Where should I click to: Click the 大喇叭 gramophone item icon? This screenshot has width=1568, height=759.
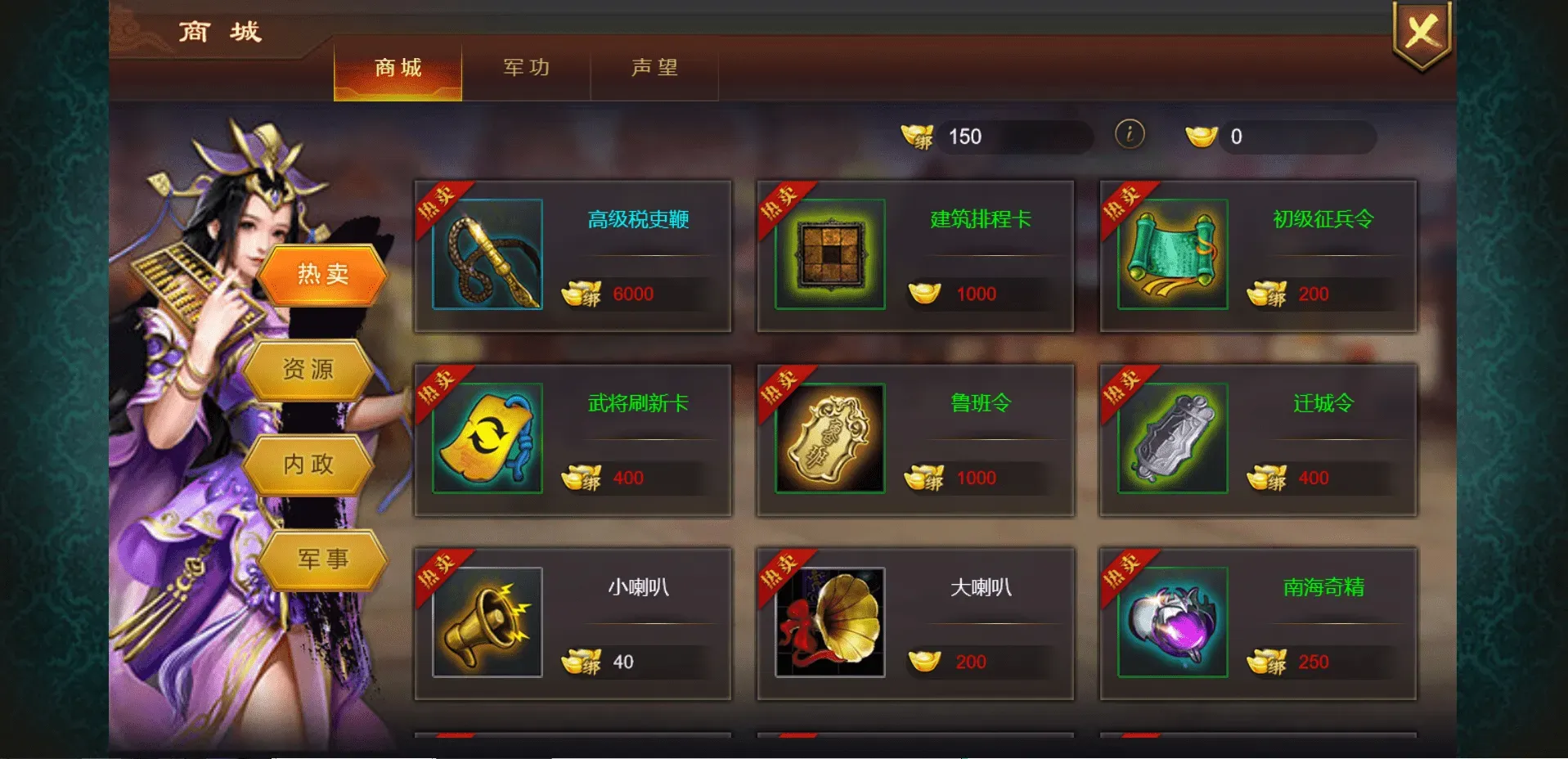[x=829, y=622]
